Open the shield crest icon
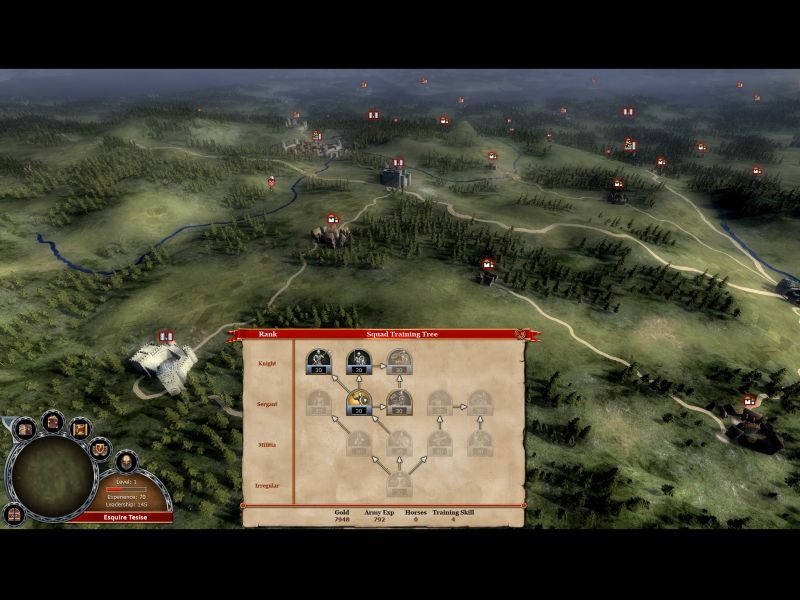Screen dimensions: 800x600 (100, 448)
